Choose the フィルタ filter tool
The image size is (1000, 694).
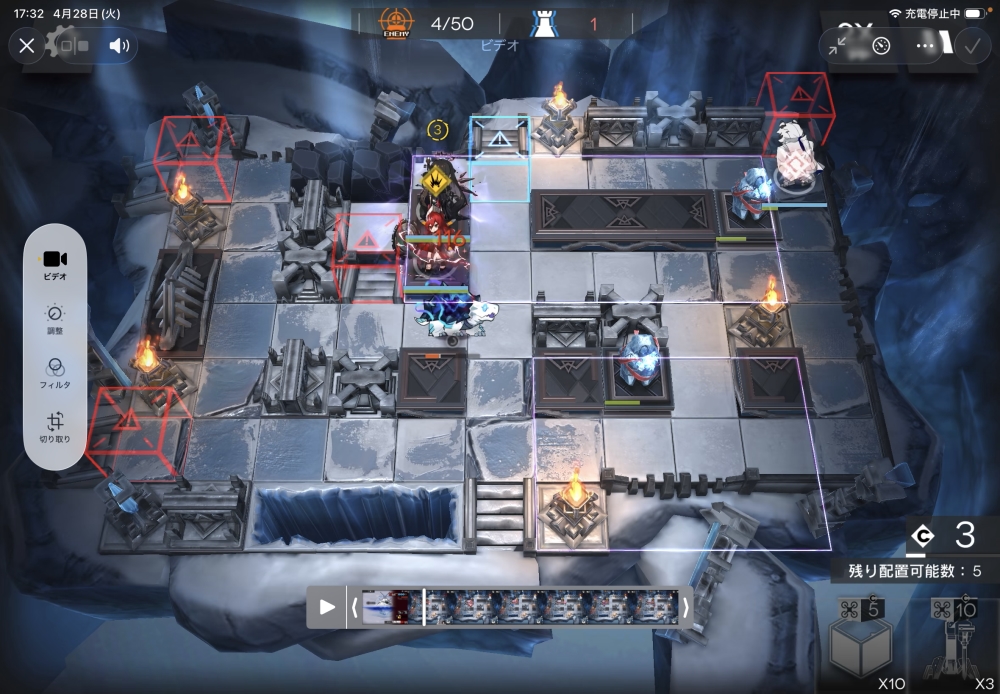(55, 372)
